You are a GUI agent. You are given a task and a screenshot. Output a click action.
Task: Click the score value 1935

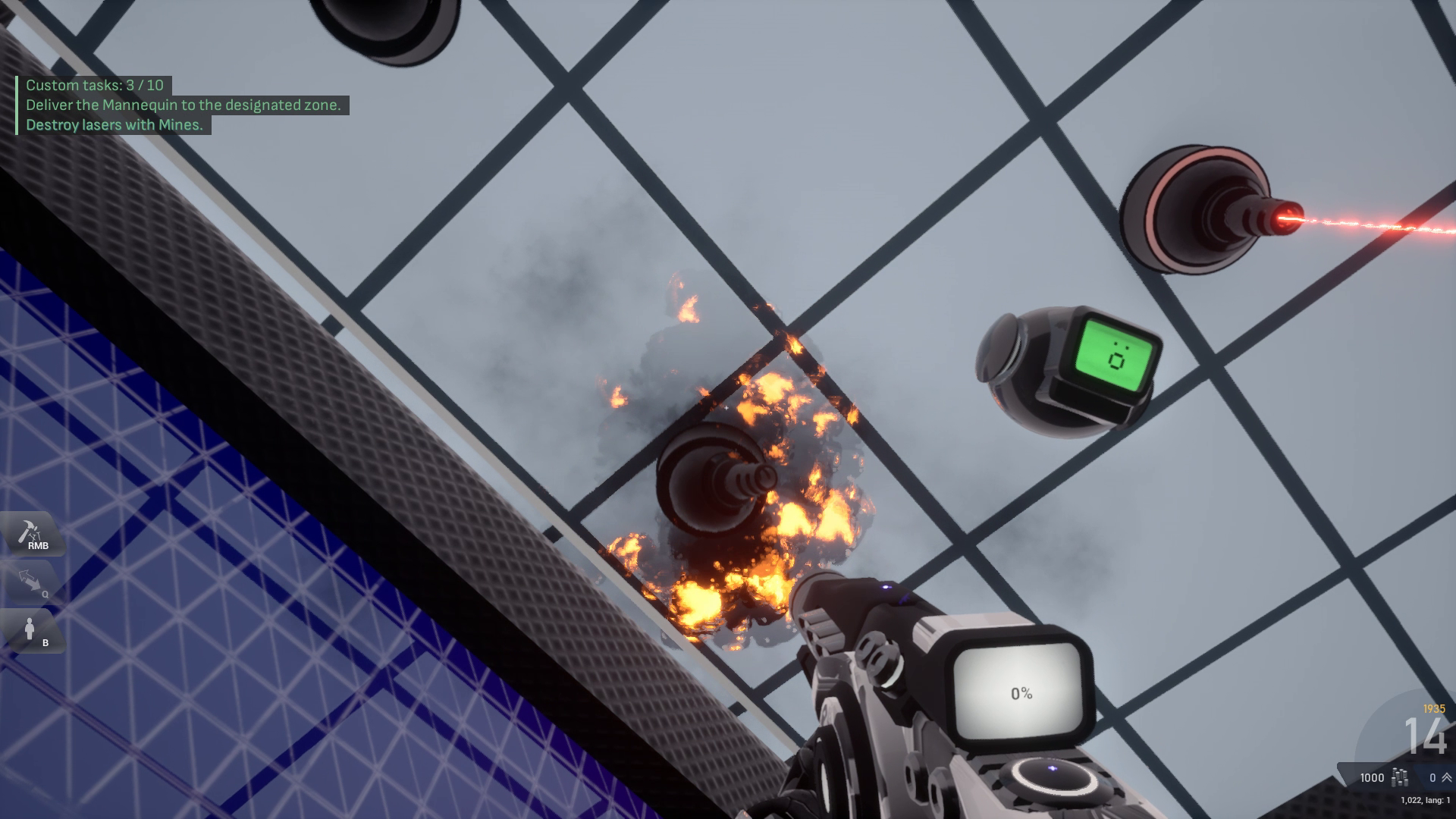coord(1435,708)
